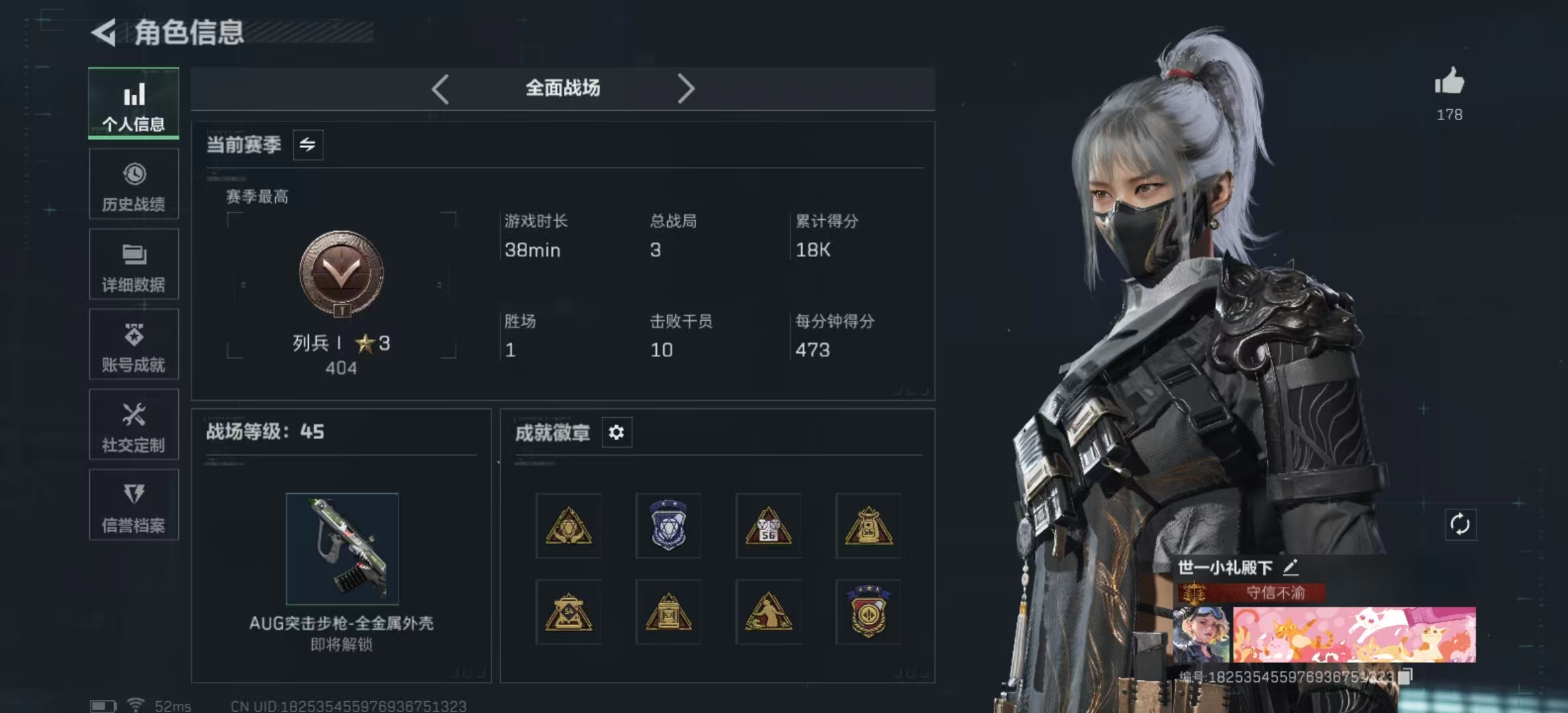1568x713 pixels.
Task: View the AUG突击步枪-全金属外壳 weapon preview
Action: (x=343, y=548)
